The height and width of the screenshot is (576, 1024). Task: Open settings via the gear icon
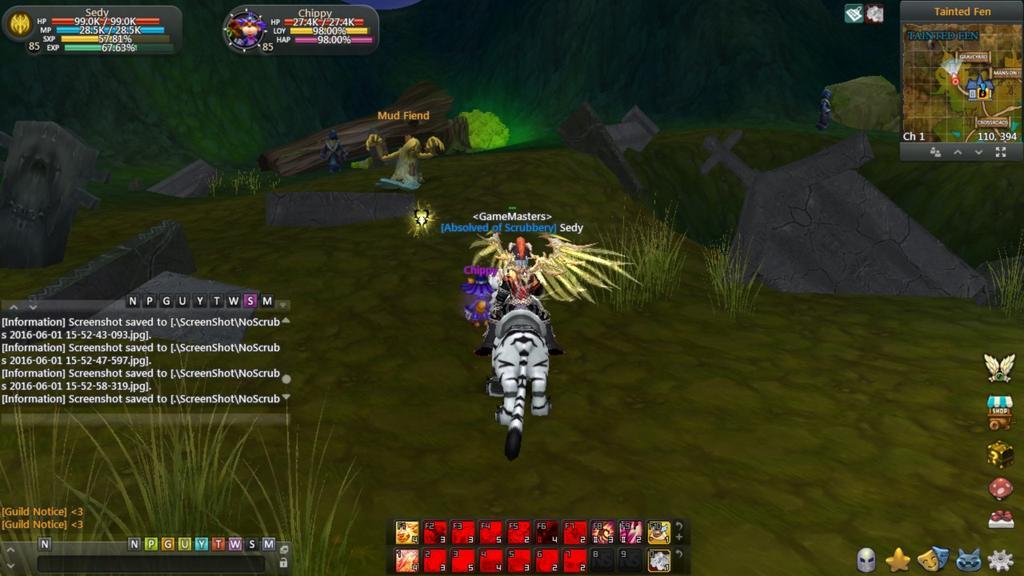click(x=1000, y=560)
